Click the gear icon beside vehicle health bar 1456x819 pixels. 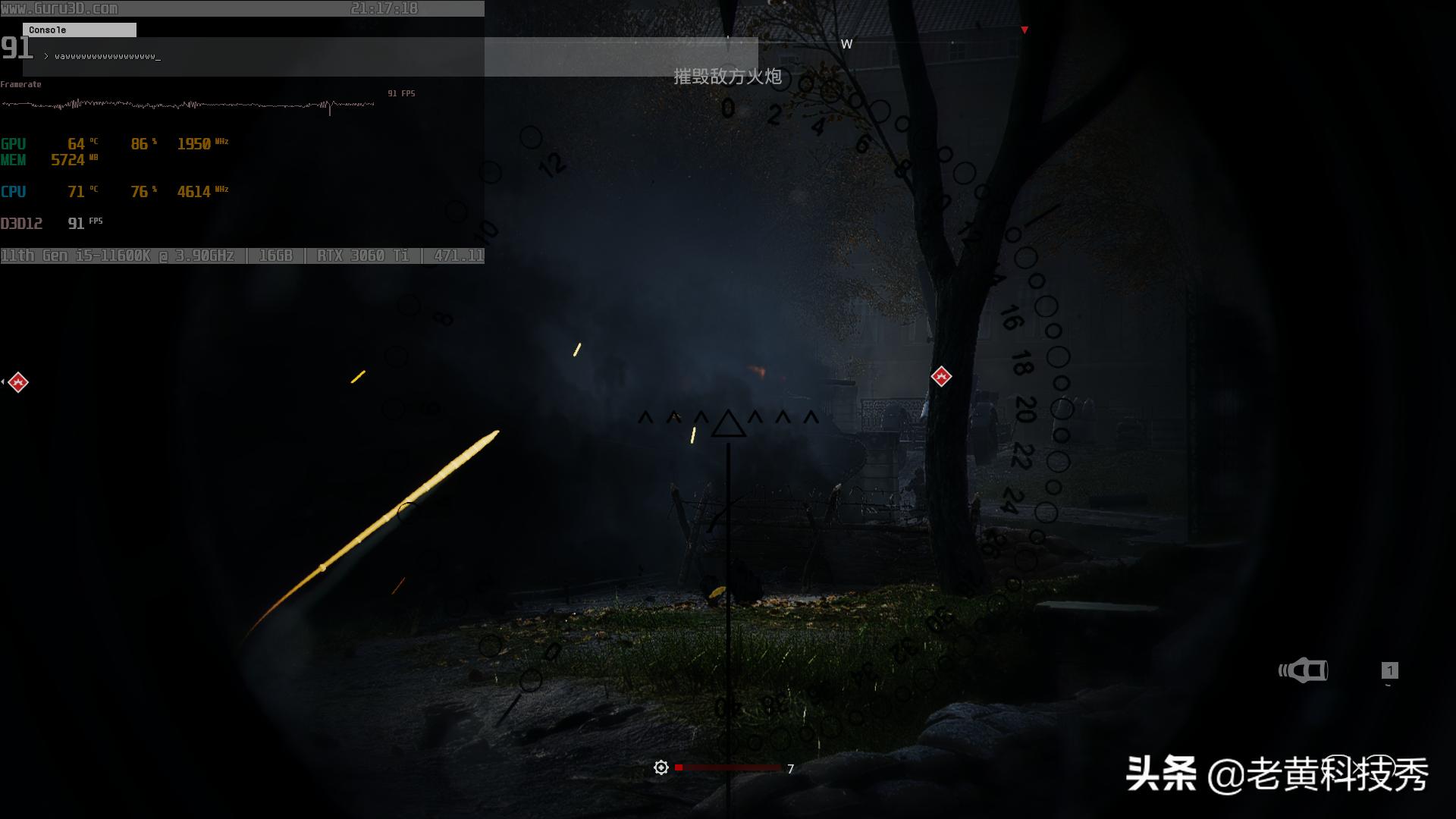coord(661,768)
